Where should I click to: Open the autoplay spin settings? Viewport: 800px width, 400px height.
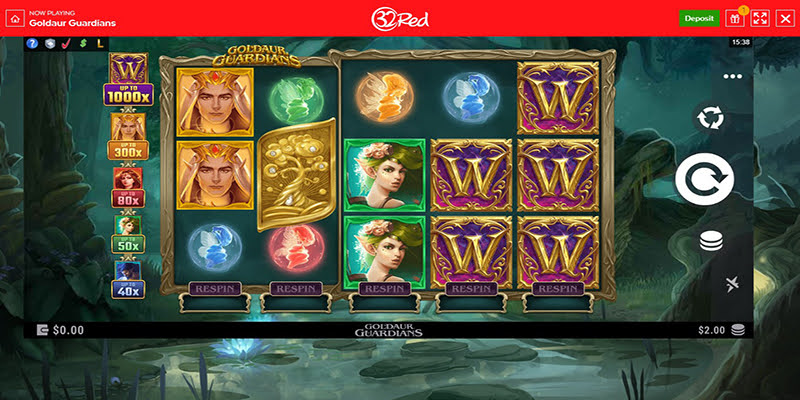[x=710, y=118]
